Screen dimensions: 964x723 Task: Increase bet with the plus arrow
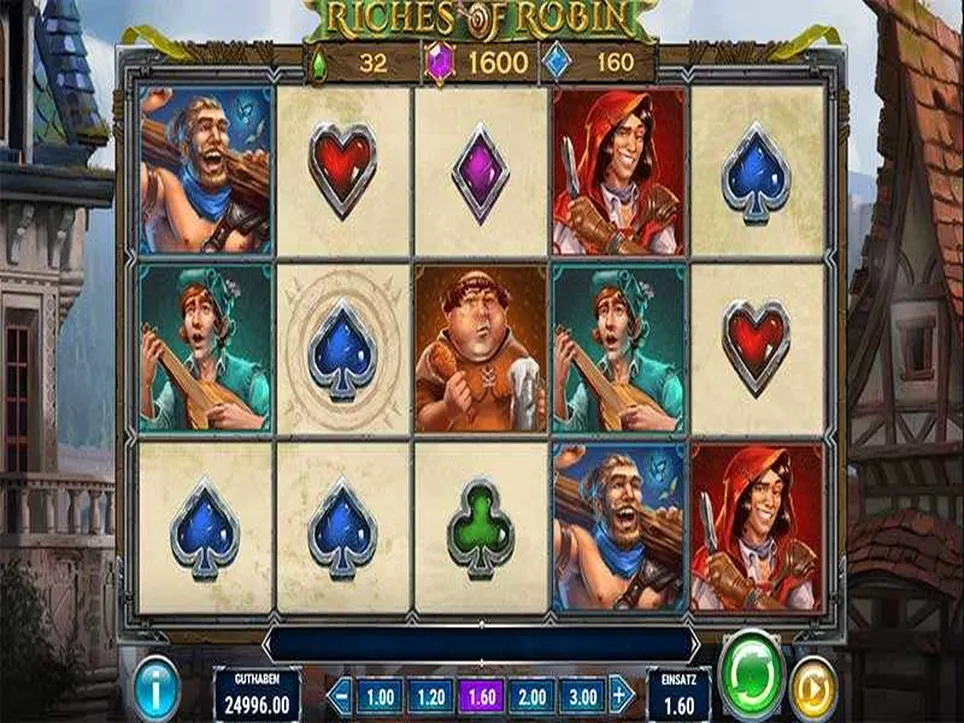(x=622, y=693)
